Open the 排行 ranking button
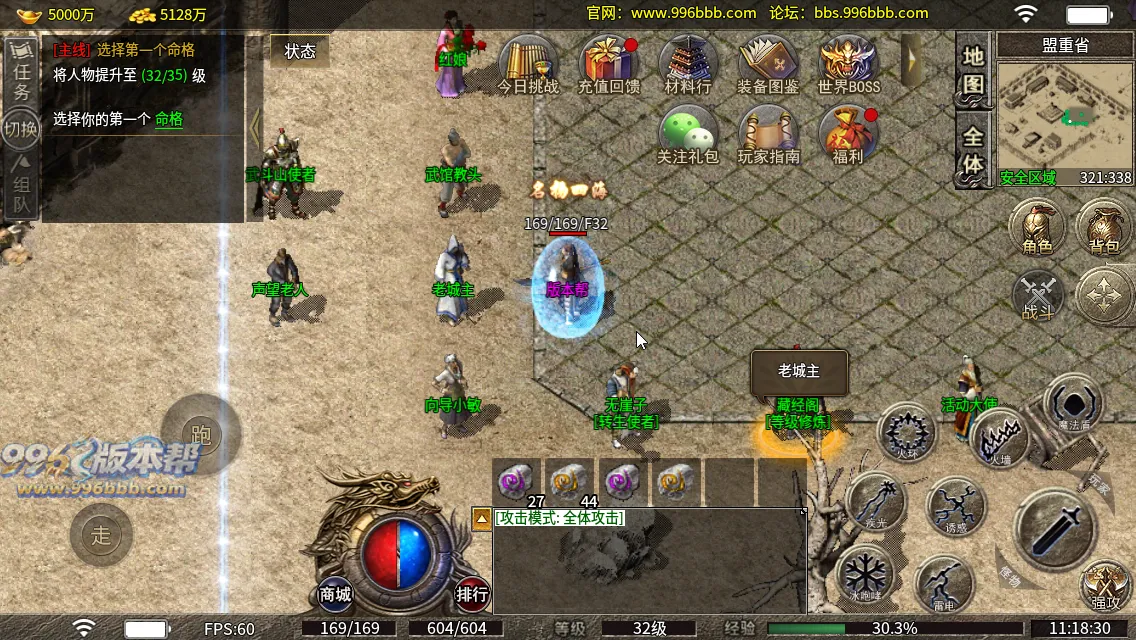The width and height of the screenshot is (1136, 640). [472, 595]
